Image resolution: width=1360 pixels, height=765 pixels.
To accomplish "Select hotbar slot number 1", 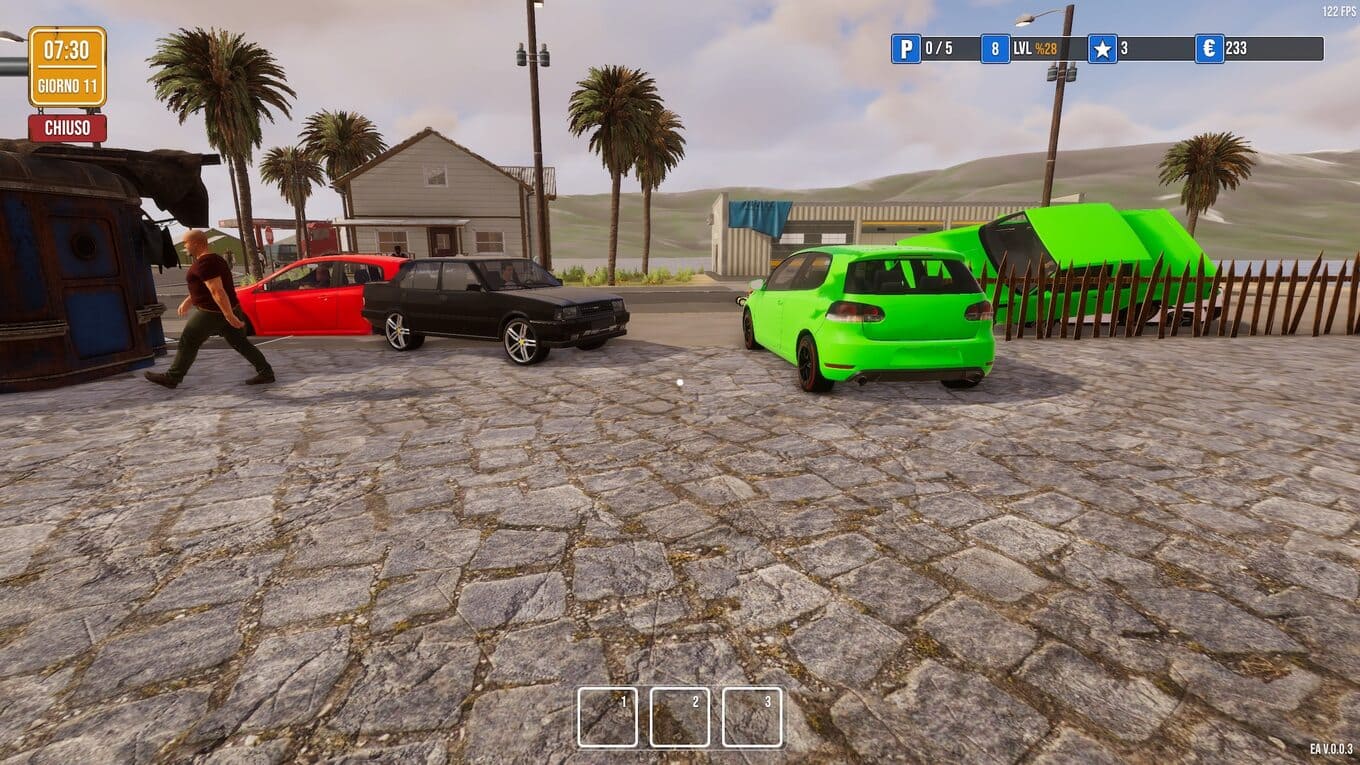I will (607, 717).
